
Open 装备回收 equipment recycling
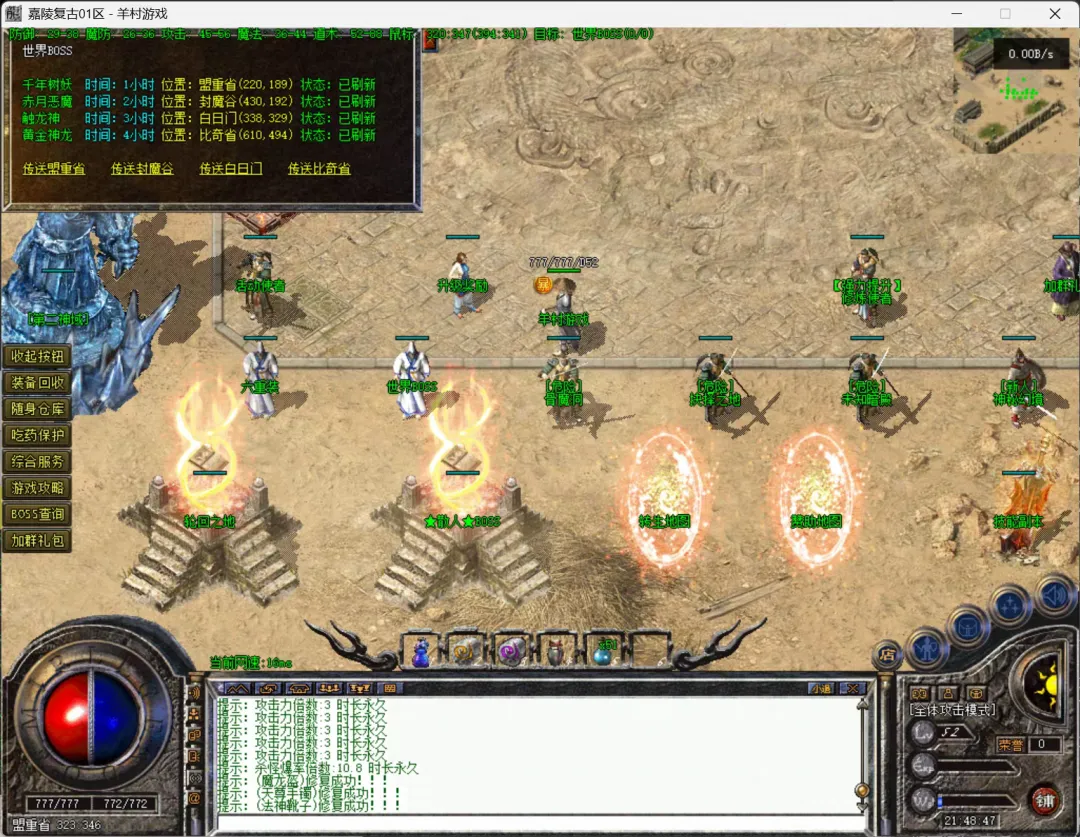click(37, 383)
